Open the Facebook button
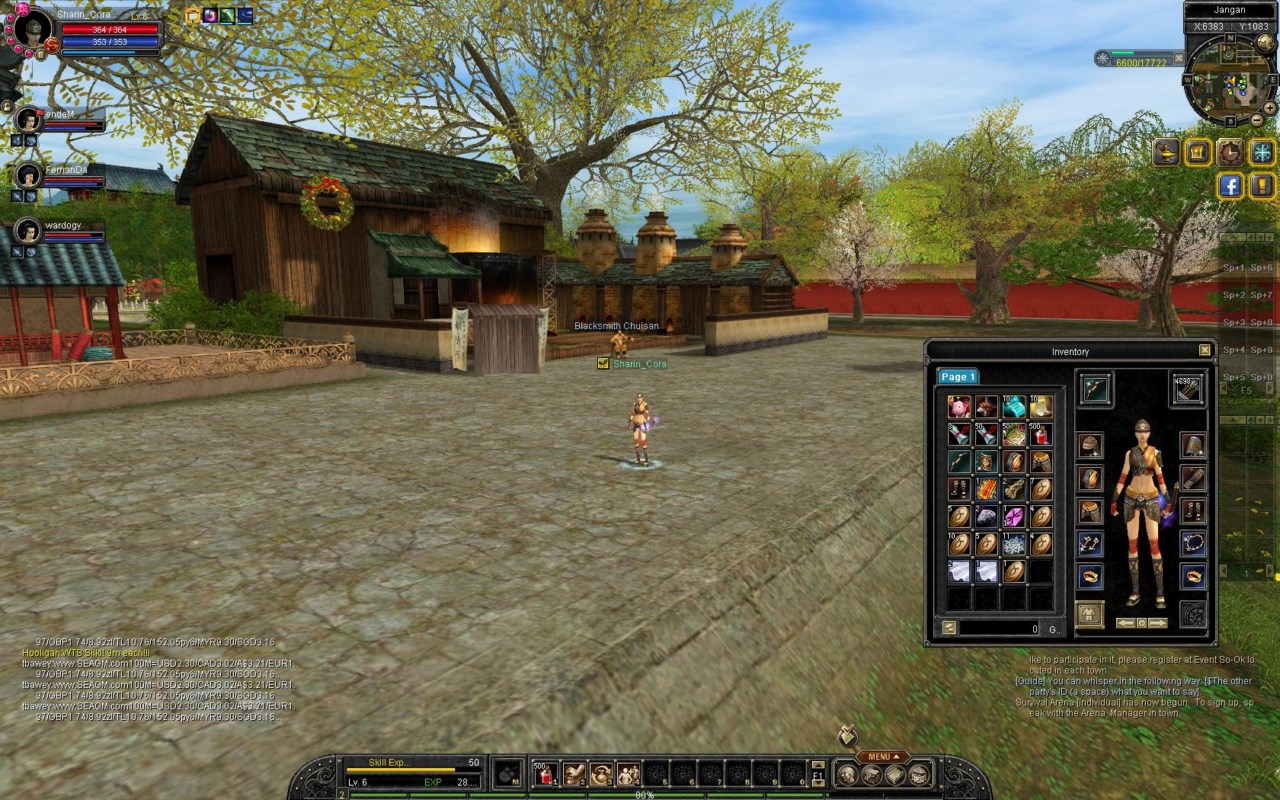 click(1230, 185)
